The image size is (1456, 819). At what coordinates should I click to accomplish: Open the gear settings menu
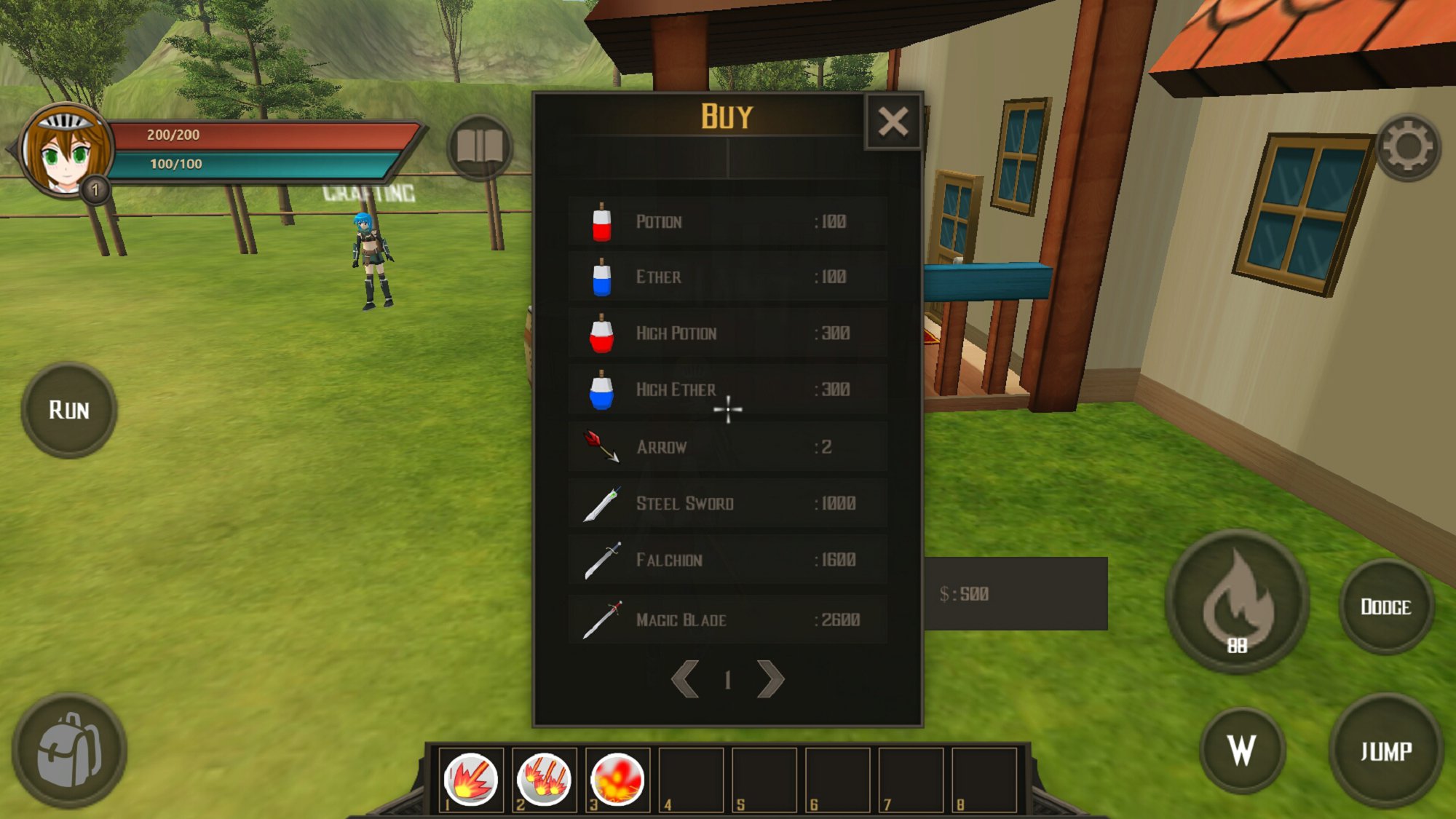tap(1407, 148)
